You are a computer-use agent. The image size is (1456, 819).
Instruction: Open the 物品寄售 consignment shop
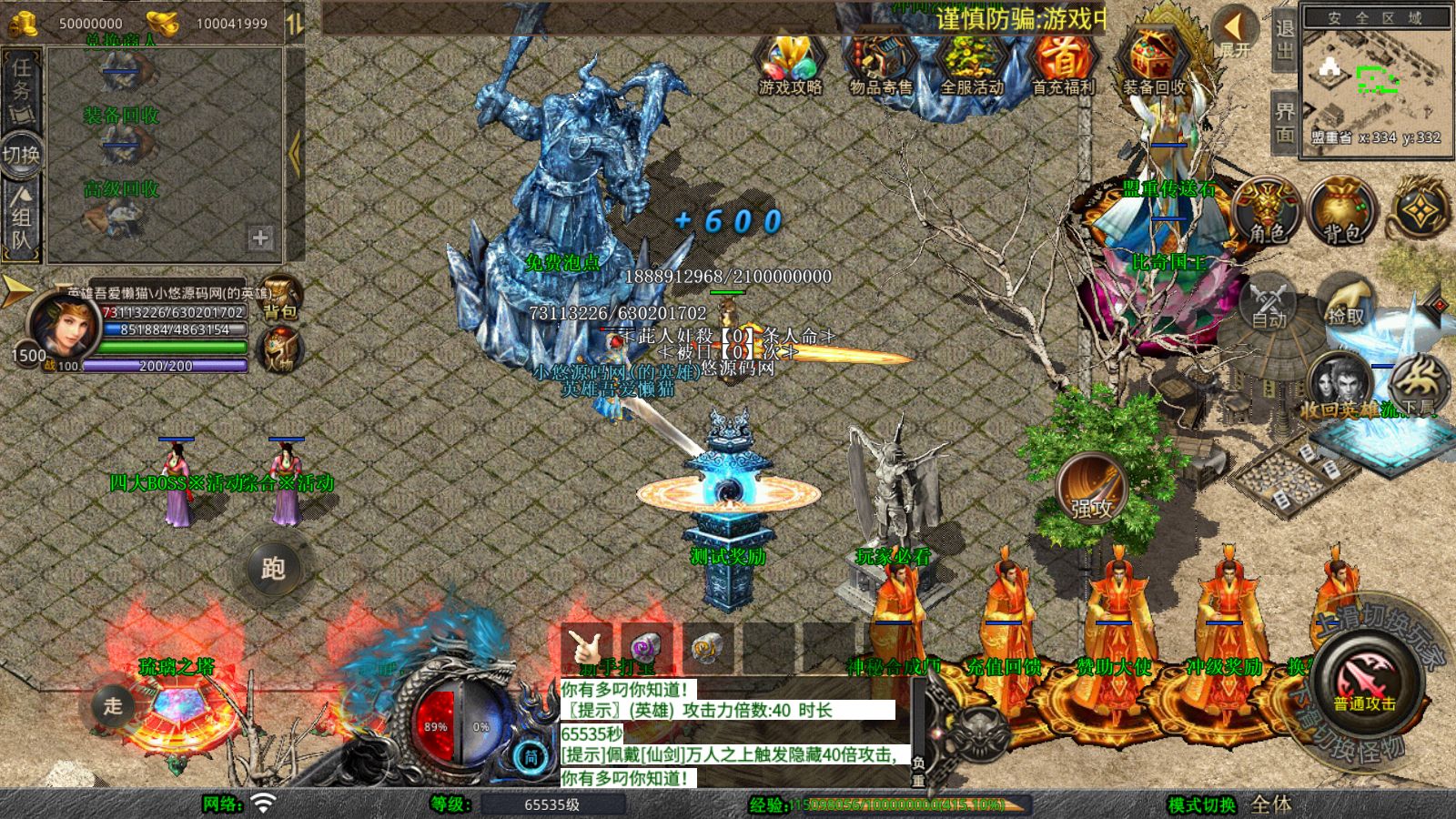[881, 66]
